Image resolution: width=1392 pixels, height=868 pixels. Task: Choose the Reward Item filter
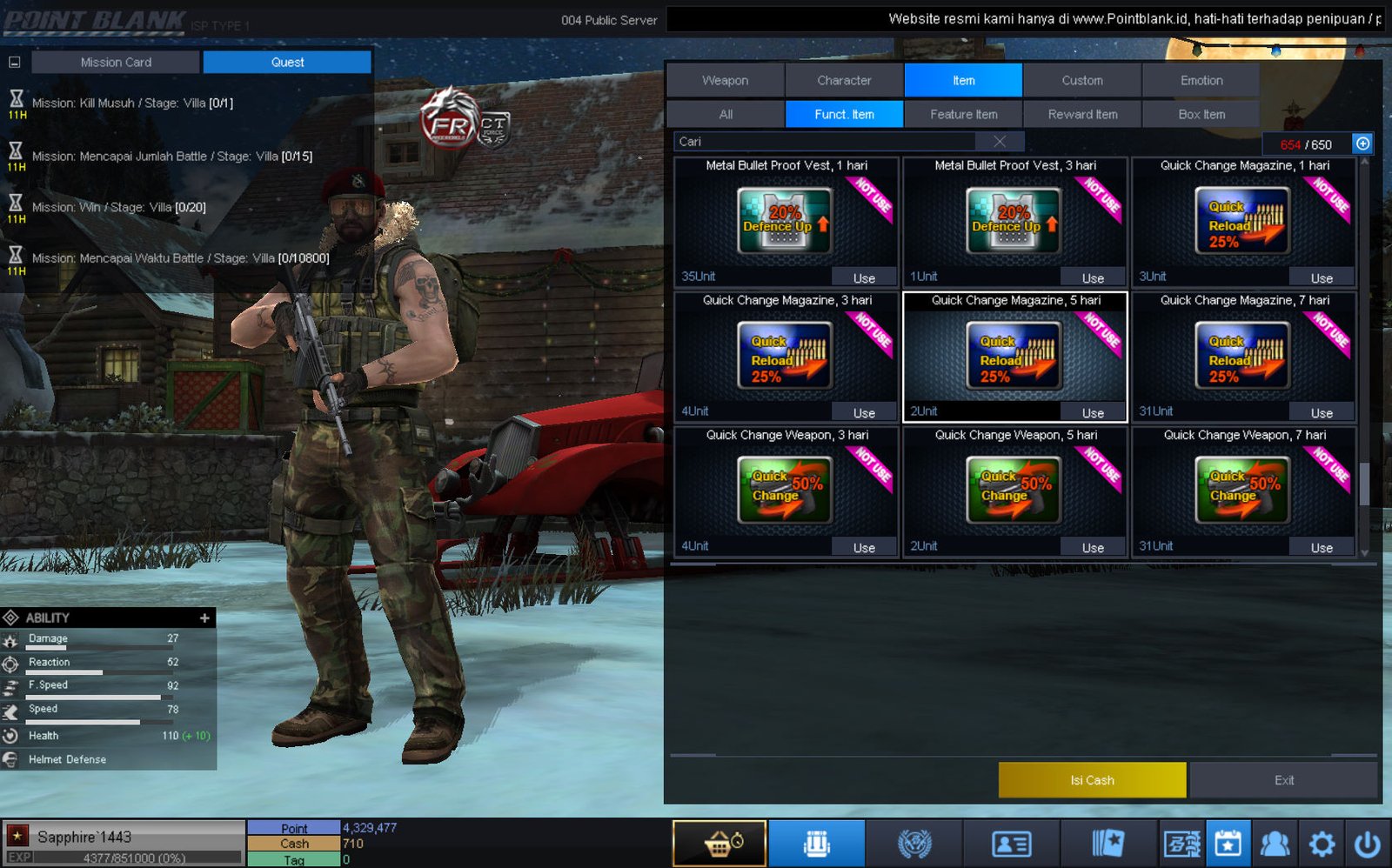click(x=1082, y=114)
